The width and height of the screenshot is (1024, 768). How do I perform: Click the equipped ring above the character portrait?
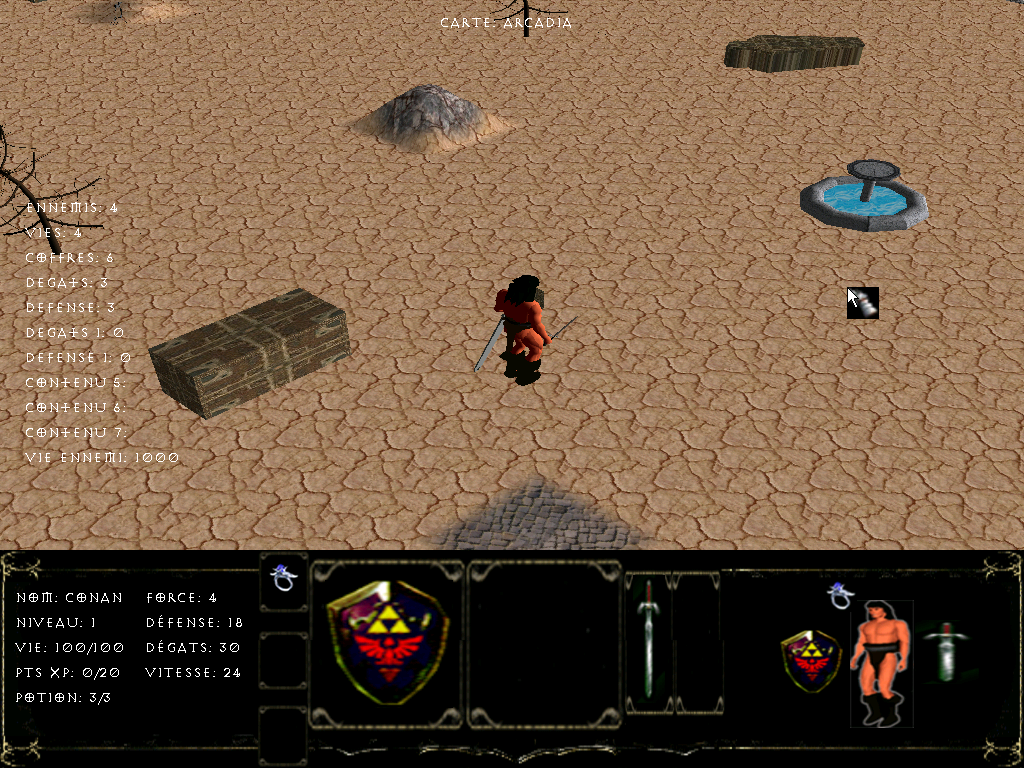click(x=840, y=596)
